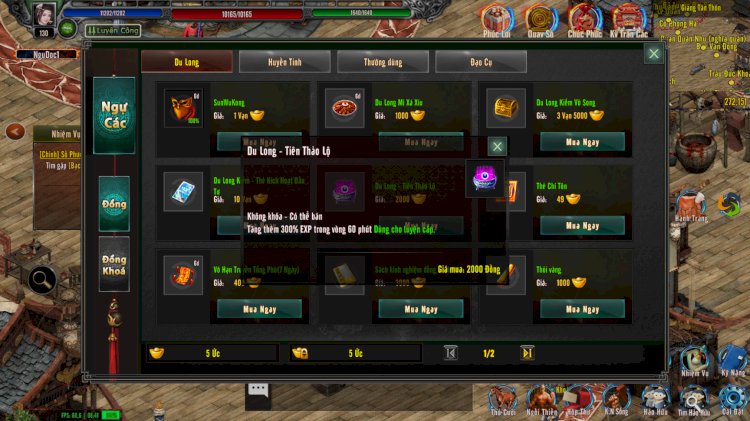The image size is (750, 421).
Task: Buy the Vô Hạn Truyền Tống Phù
Action: point(259,309)
